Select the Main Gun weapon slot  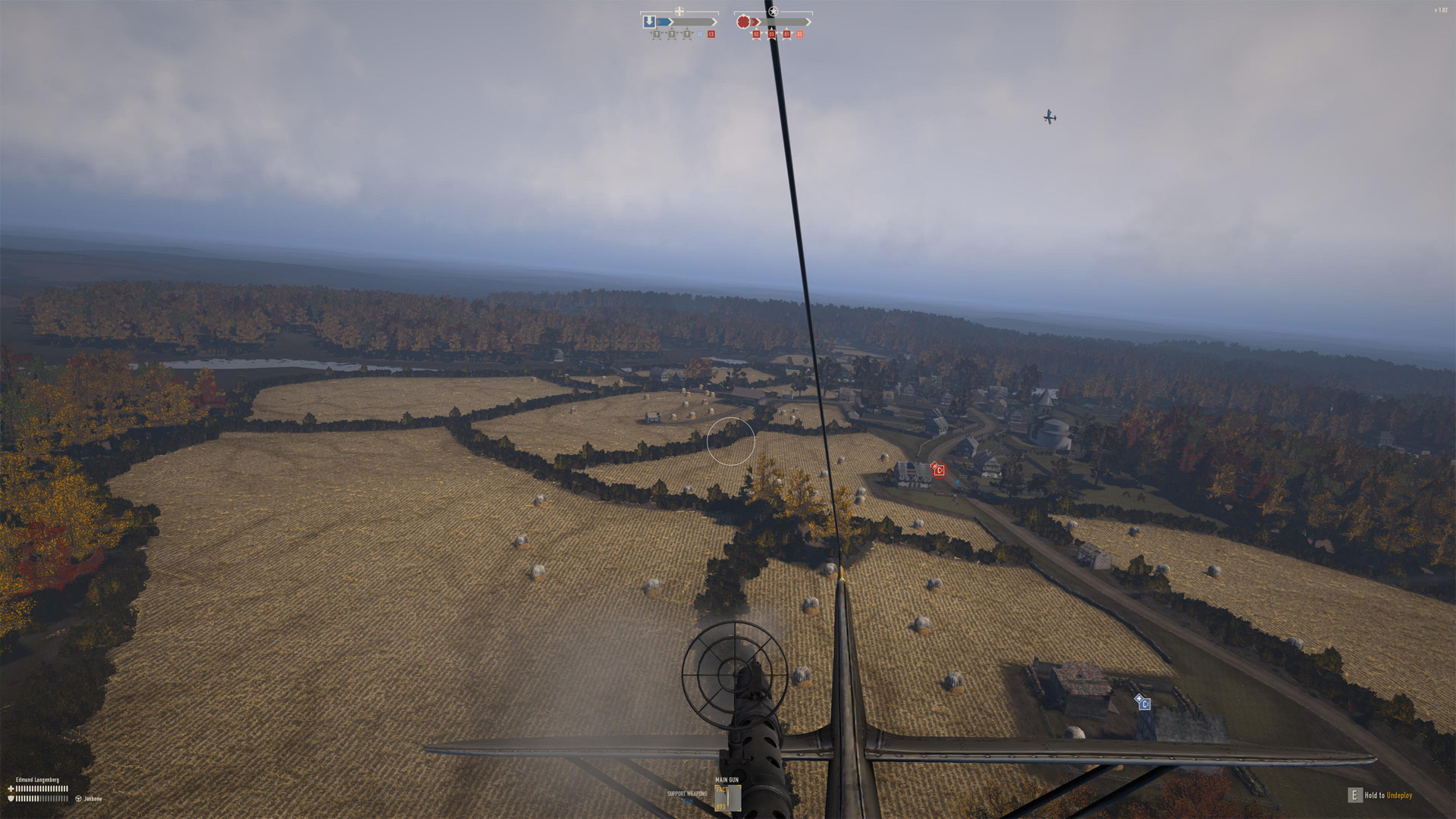(x=727, y=795)
